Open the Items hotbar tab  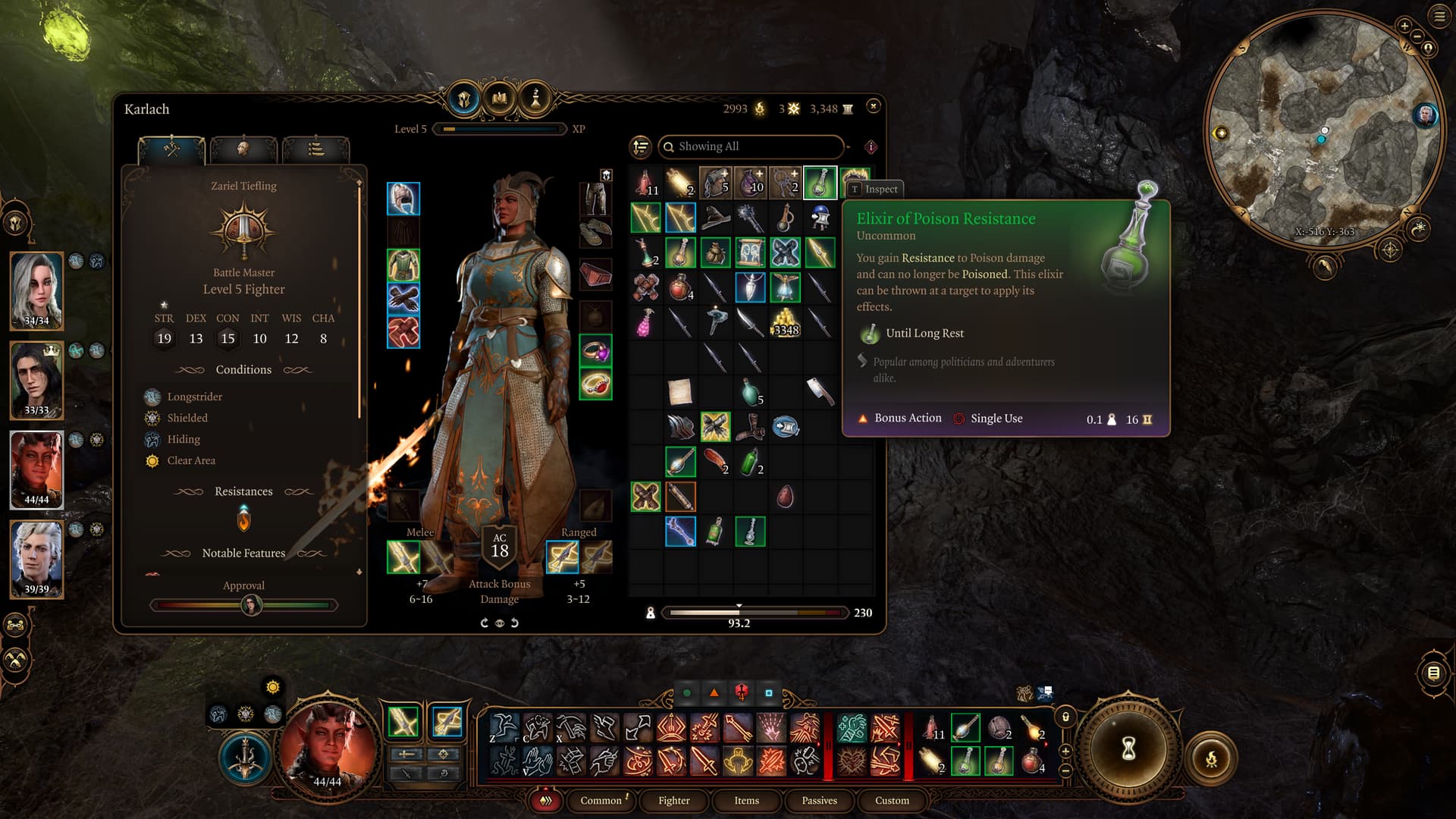point(746,800)
